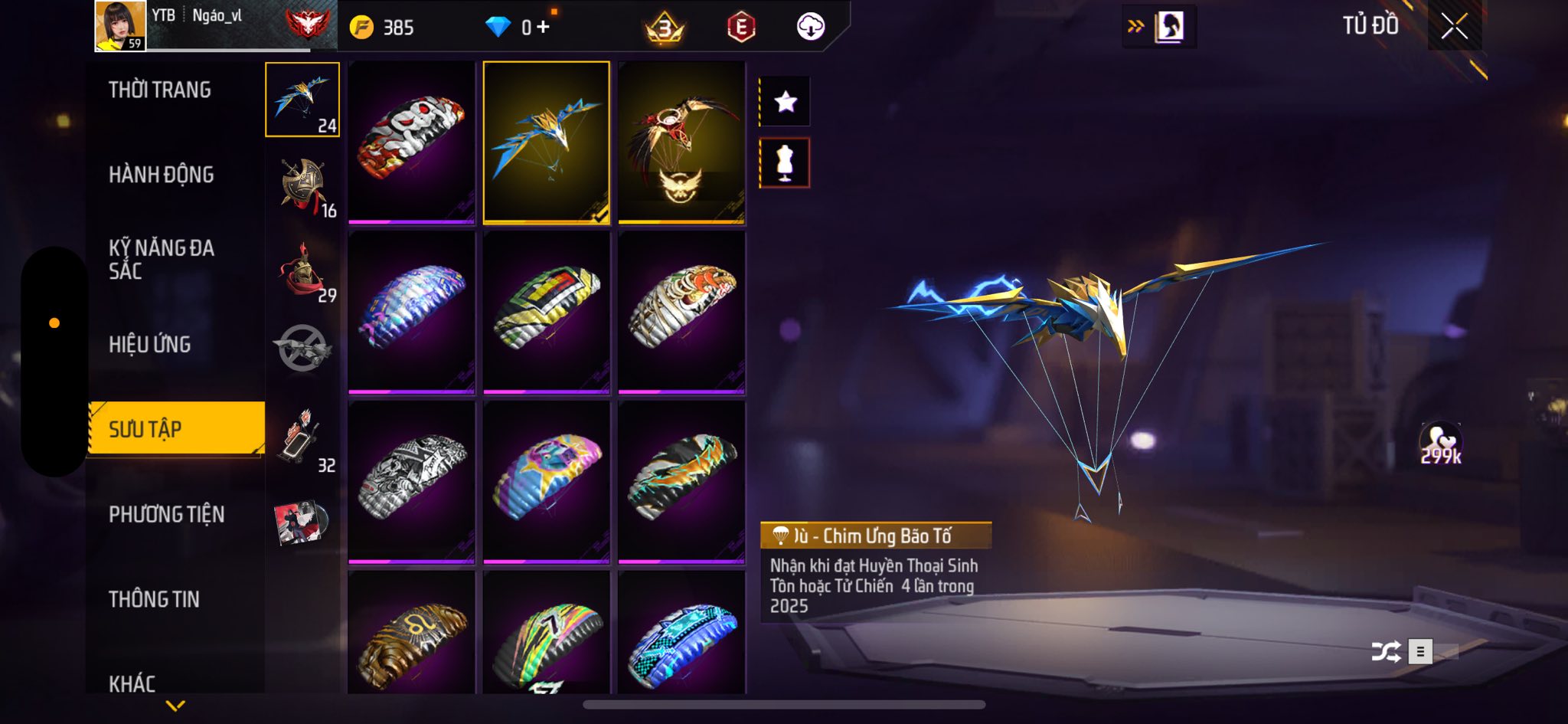Open Kỹ Năng Đa Sắc category

click(x=162, y=259)
